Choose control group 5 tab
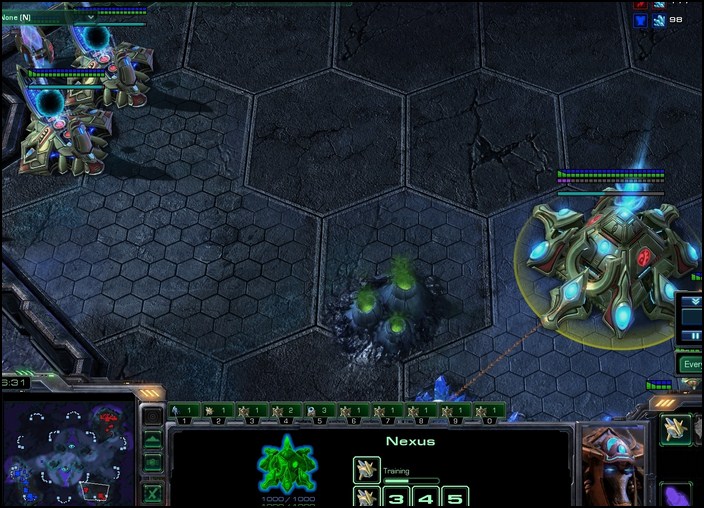This screenshot has height=508, width=704. coord(318,411)
